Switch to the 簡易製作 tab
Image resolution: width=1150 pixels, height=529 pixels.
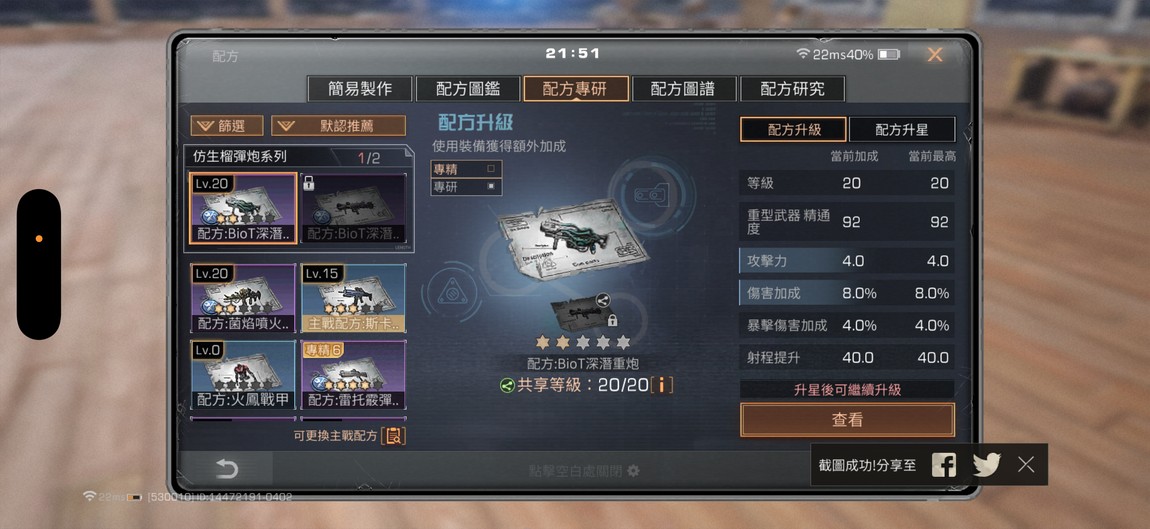[360, 89]
